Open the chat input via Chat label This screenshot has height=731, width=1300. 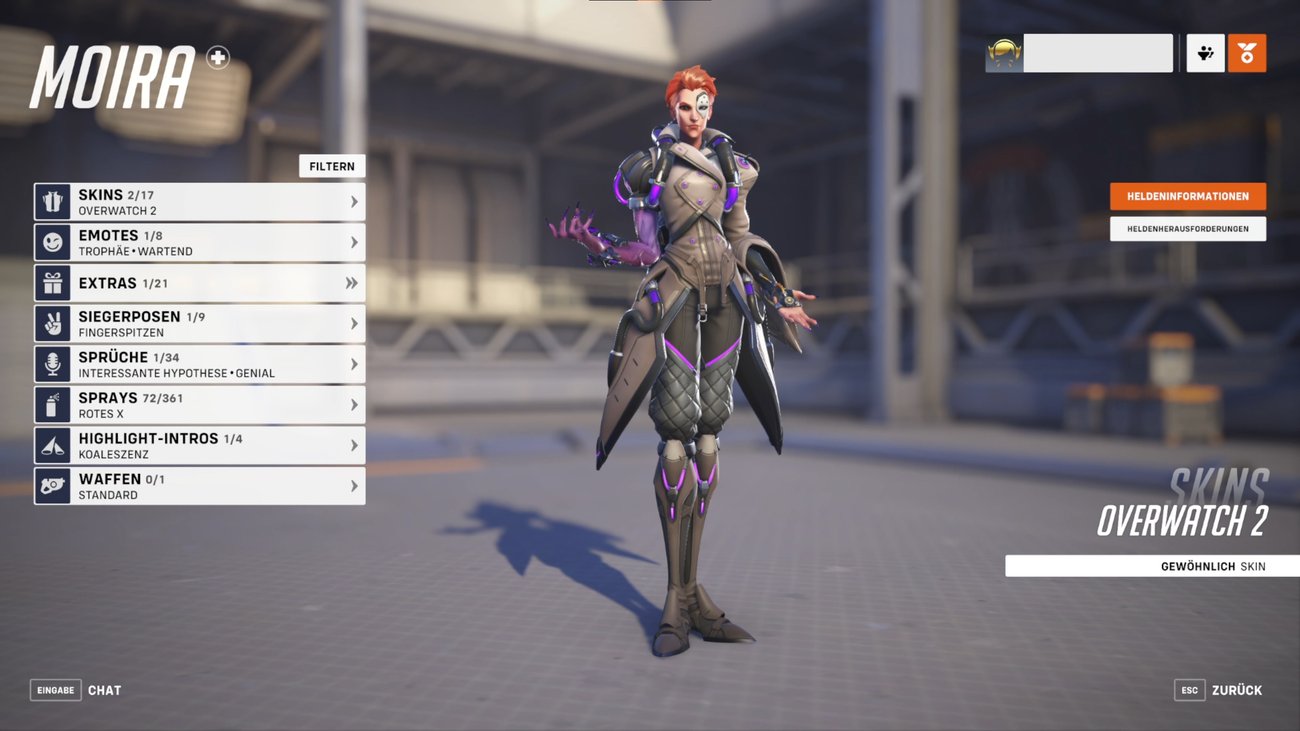coord(104,689)
